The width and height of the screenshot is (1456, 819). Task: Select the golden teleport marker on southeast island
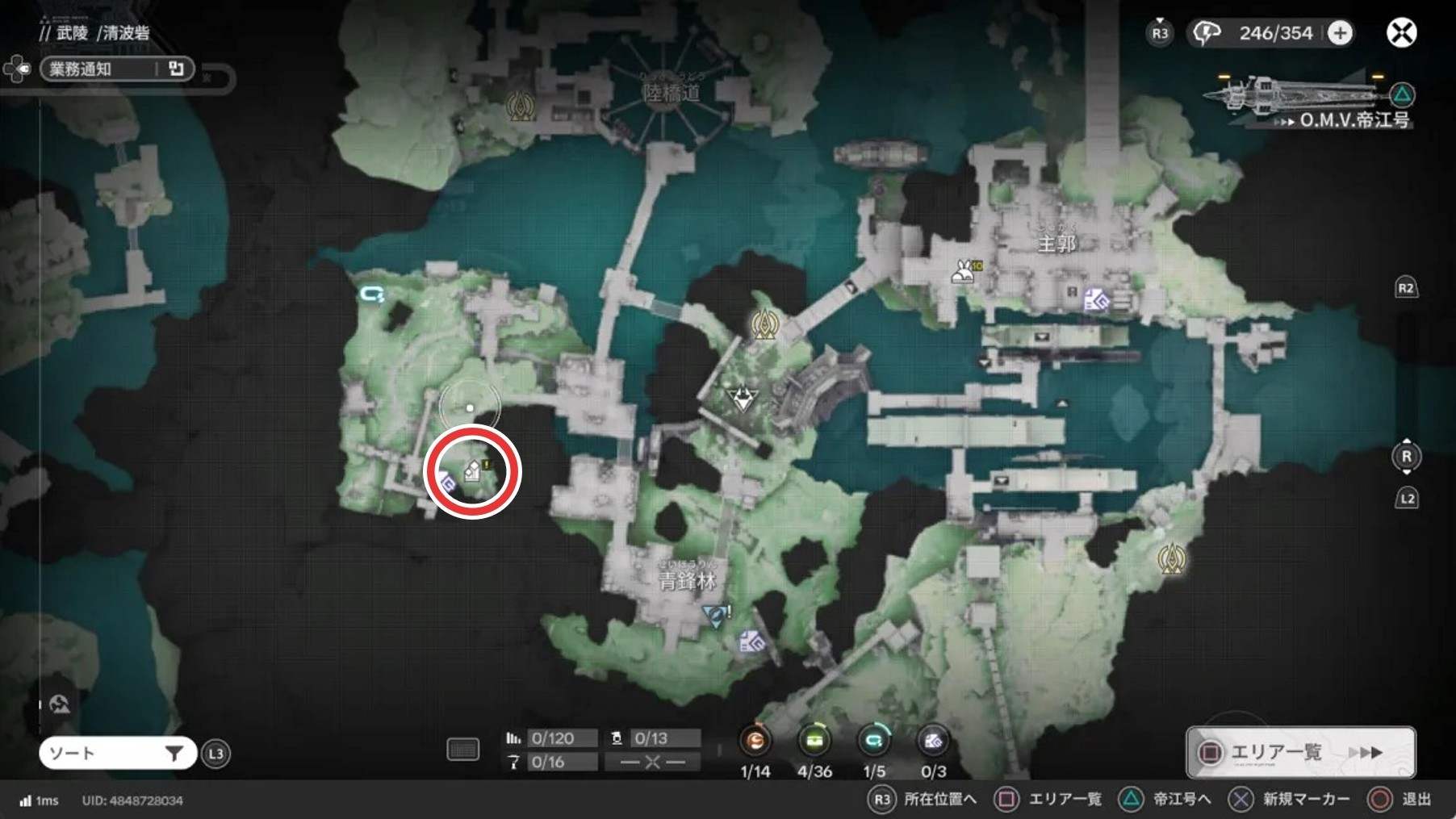tap(1171, 558)
